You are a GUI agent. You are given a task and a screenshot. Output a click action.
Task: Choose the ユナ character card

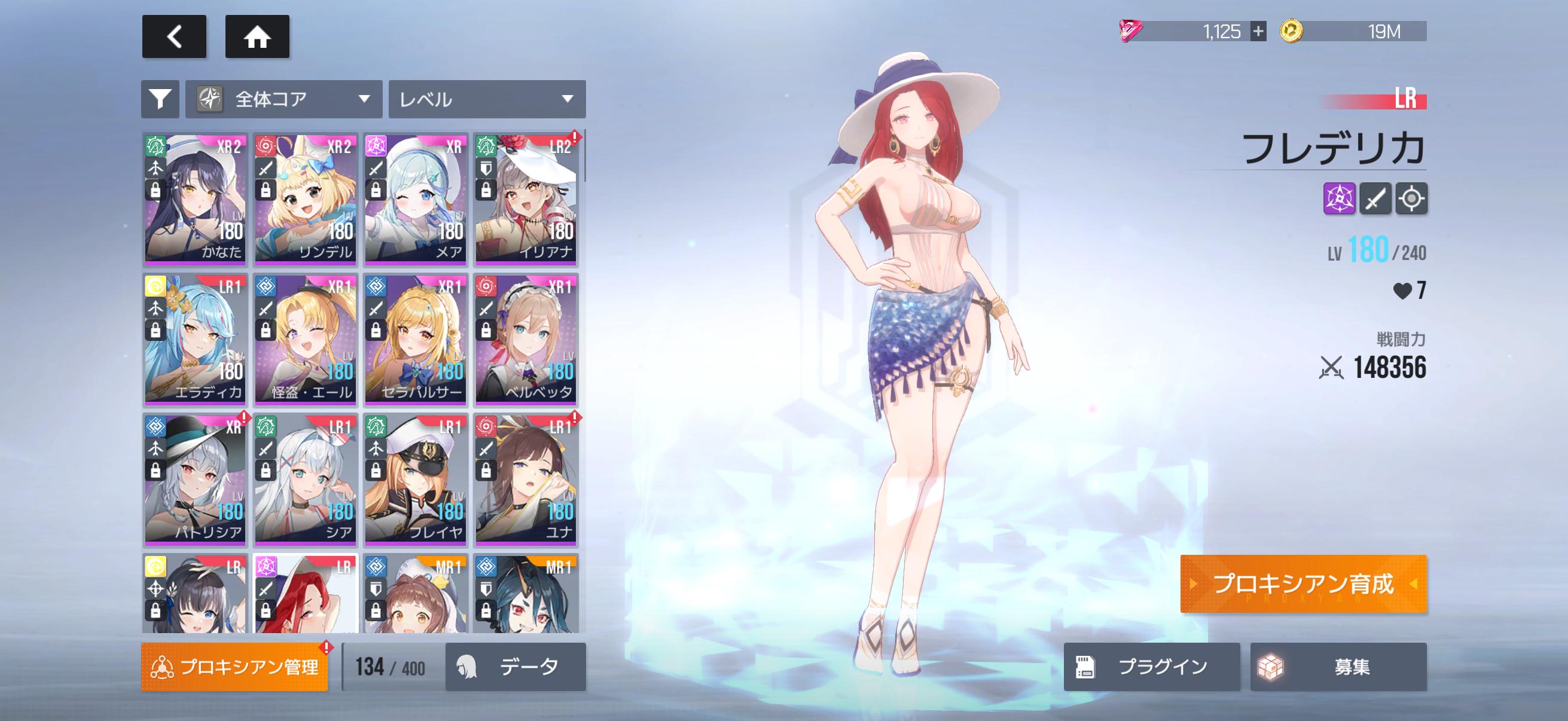click(526, 479)
